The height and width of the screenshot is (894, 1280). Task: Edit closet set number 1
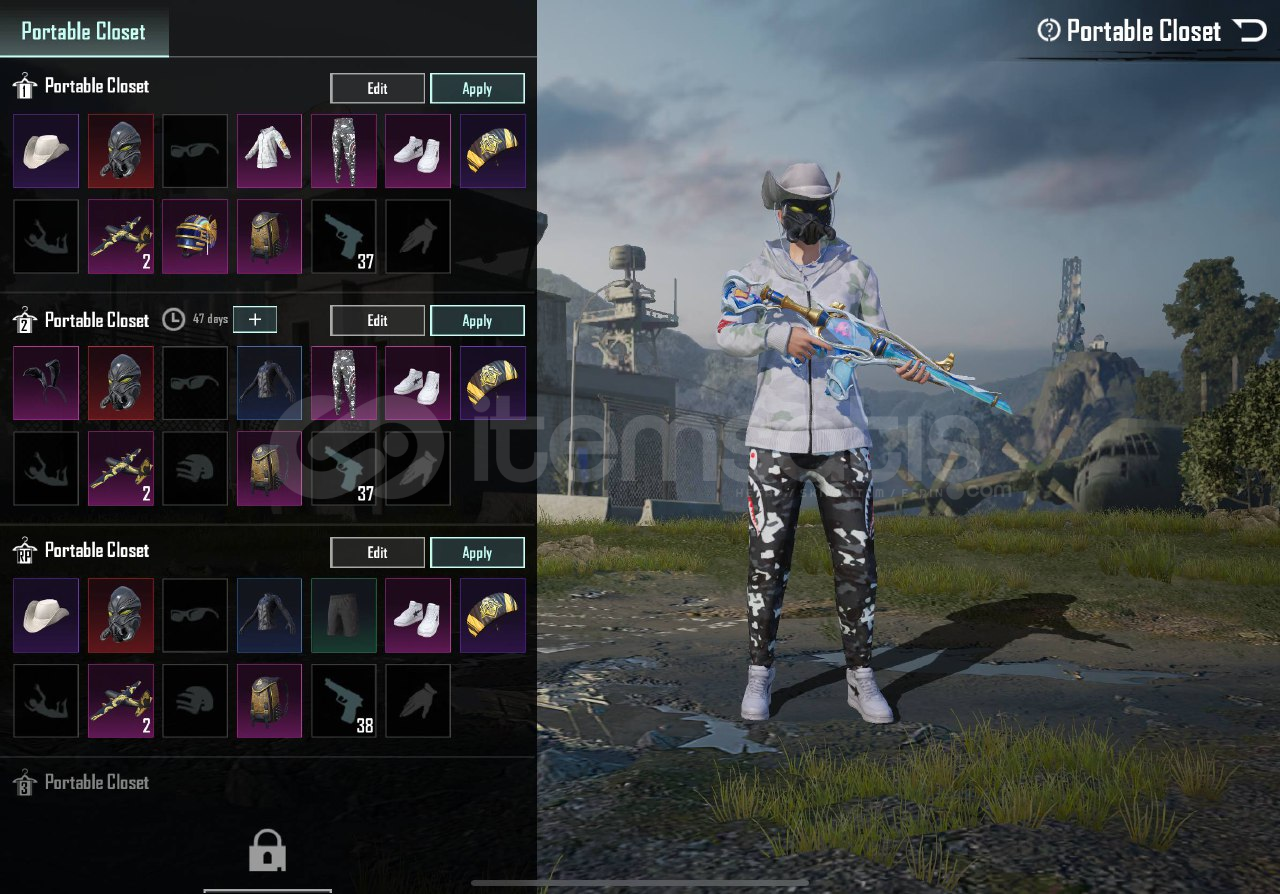click(x=377, y=88)
